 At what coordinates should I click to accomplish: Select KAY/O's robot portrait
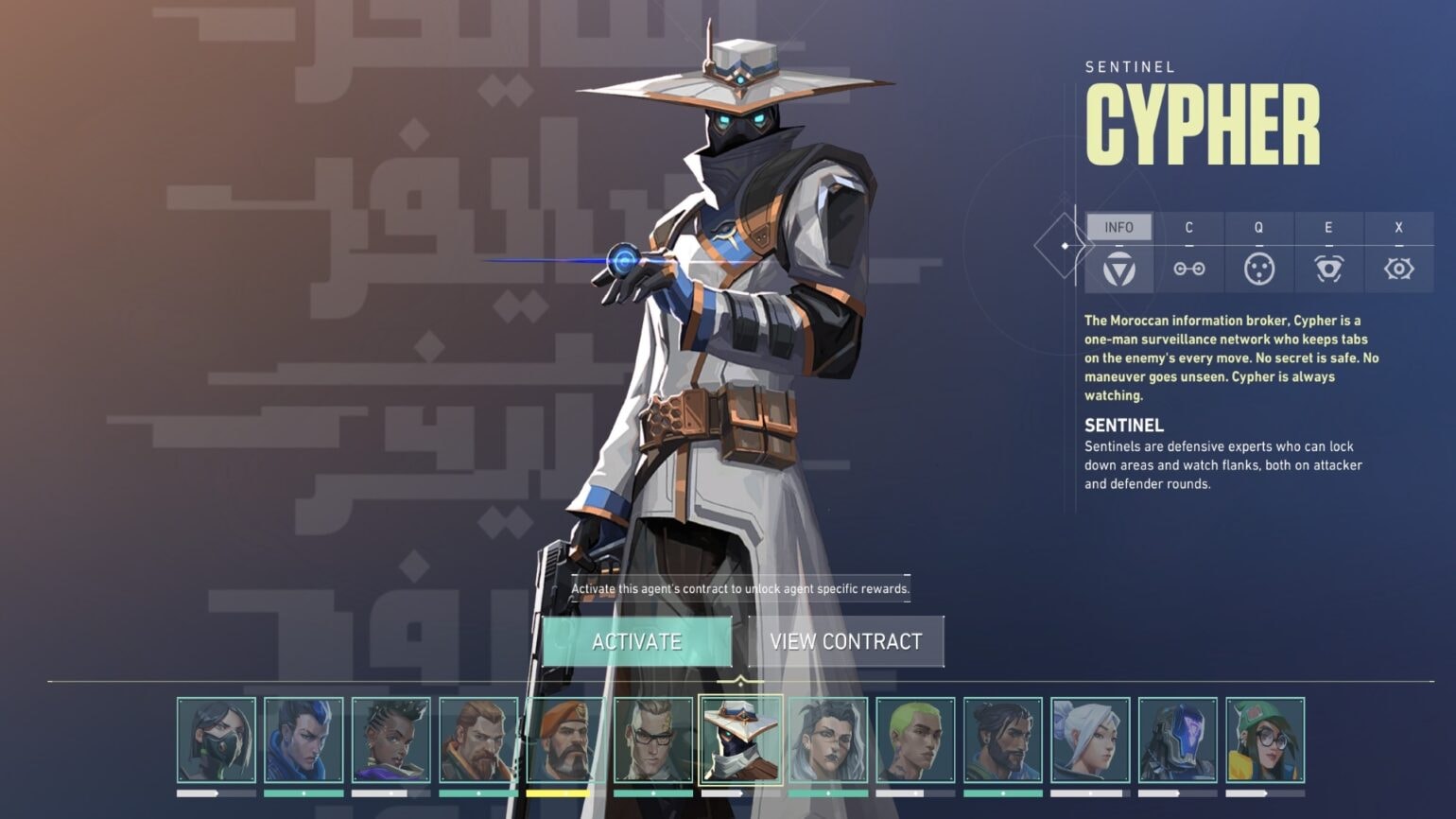pos(1178,739)
